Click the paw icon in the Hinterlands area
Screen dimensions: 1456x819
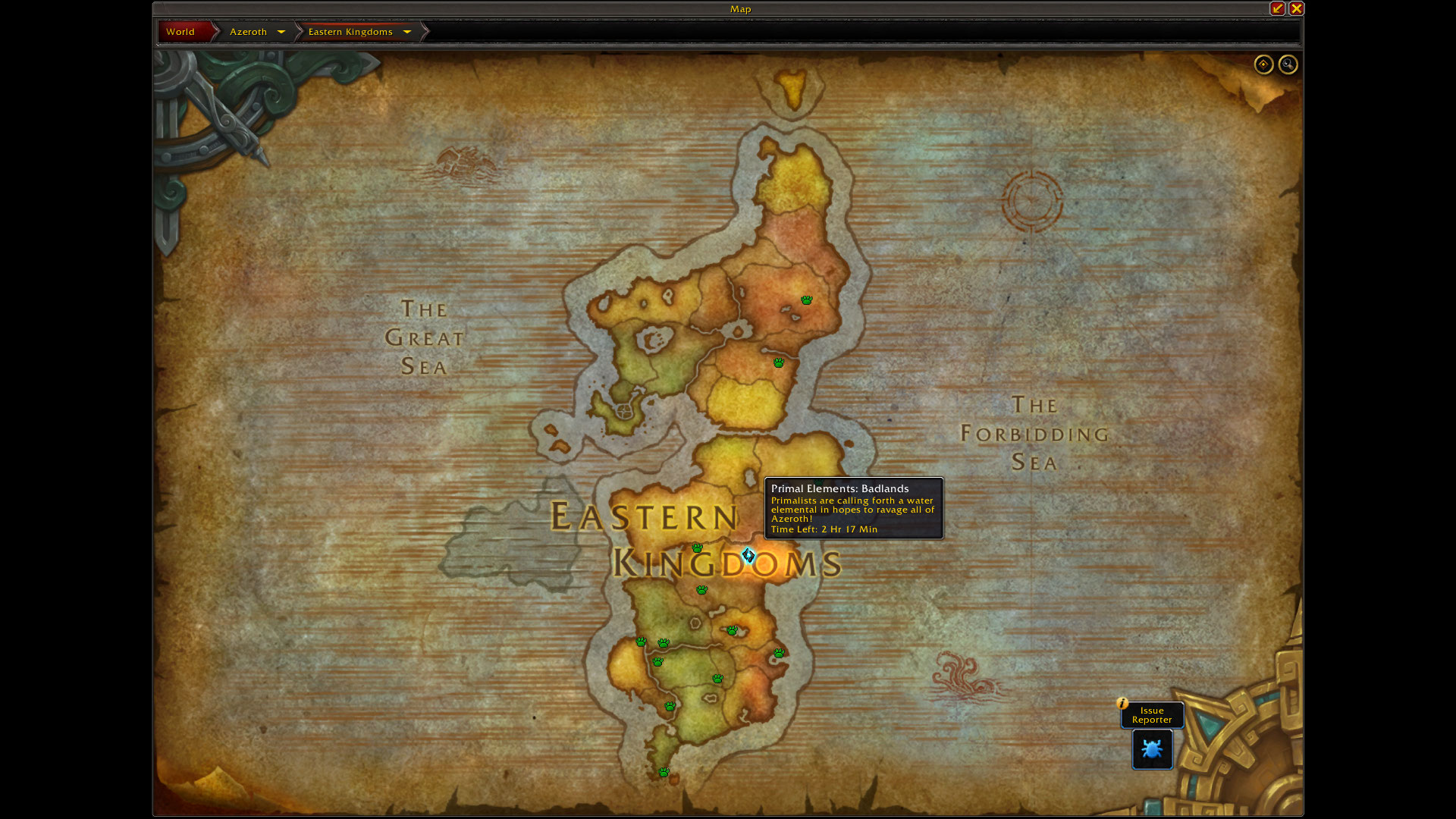[778, 363]
